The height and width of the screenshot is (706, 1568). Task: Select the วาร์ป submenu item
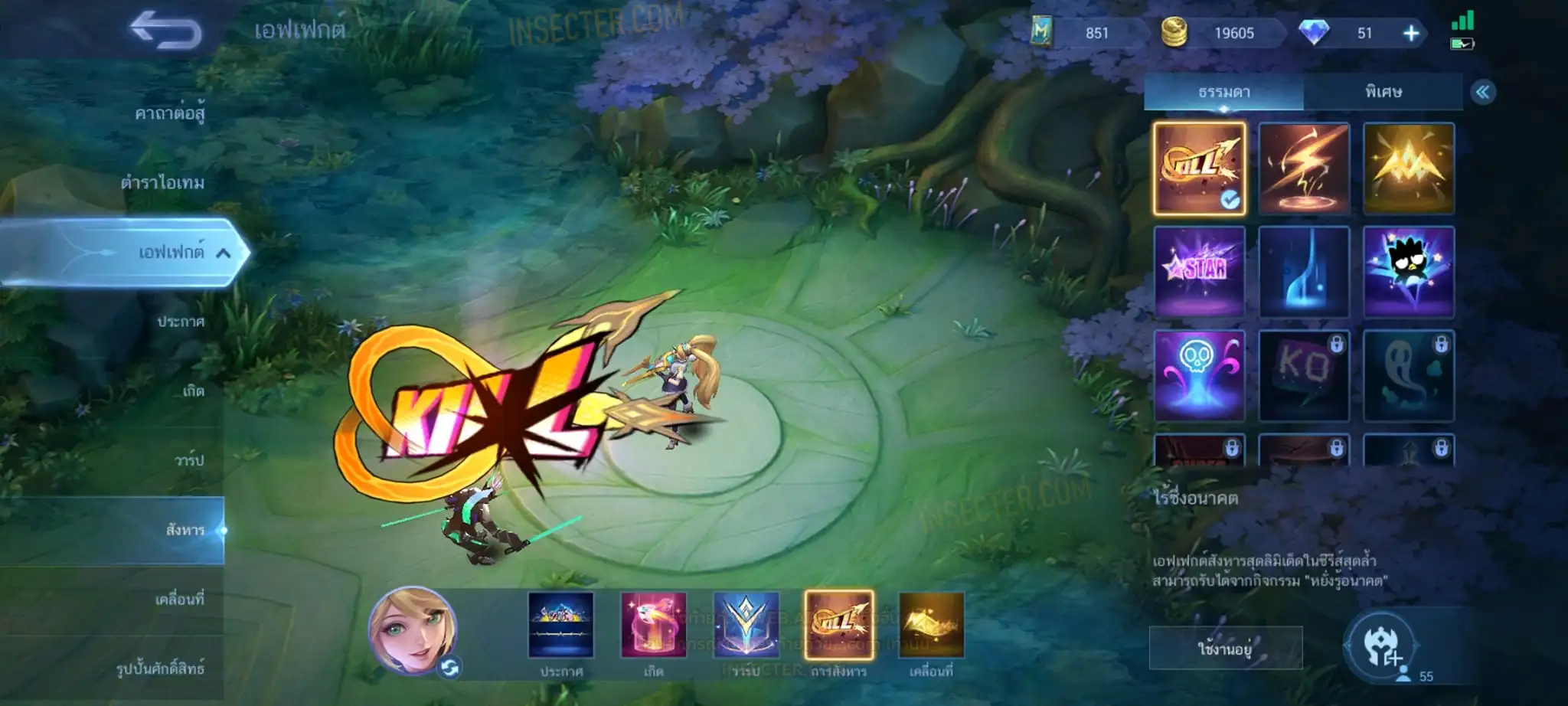point(189,460)
